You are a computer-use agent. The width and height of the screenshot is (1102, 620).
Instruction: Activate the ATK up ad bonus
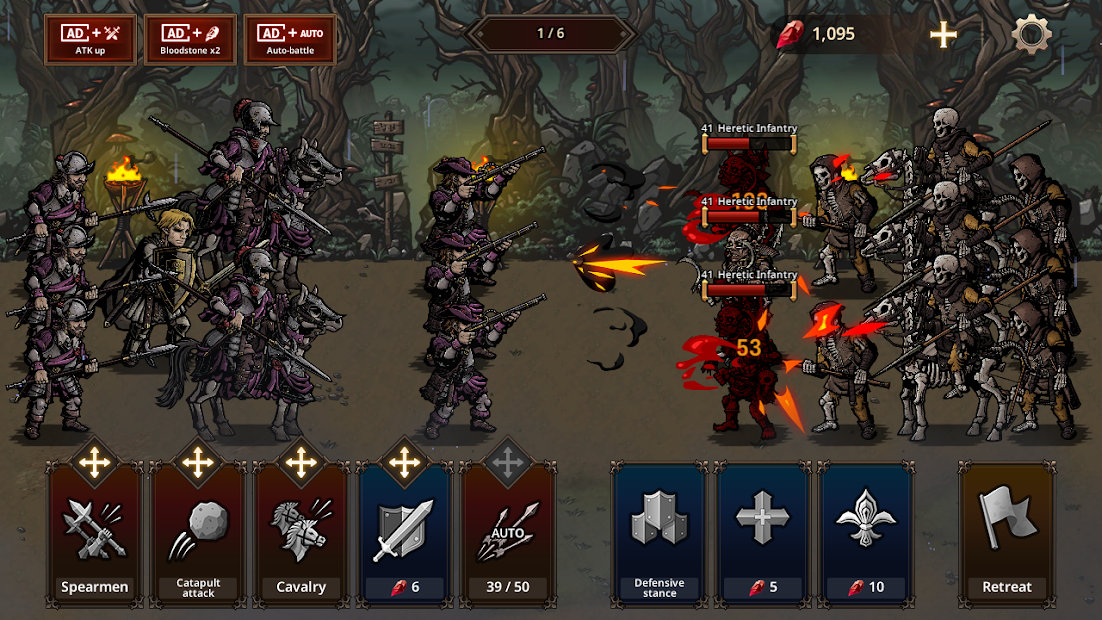click(x=90, y=39)
